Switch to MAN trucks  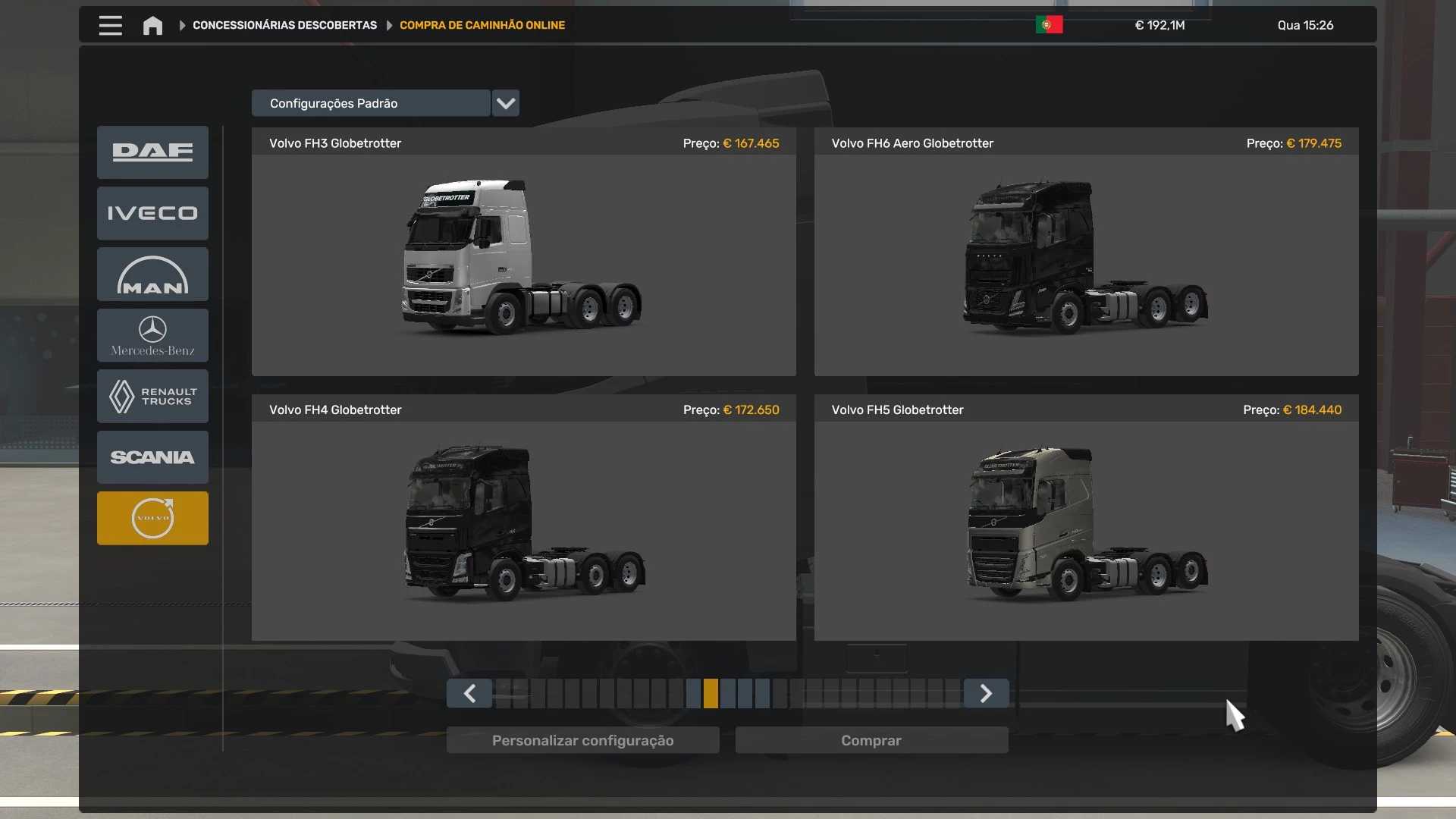152,275
